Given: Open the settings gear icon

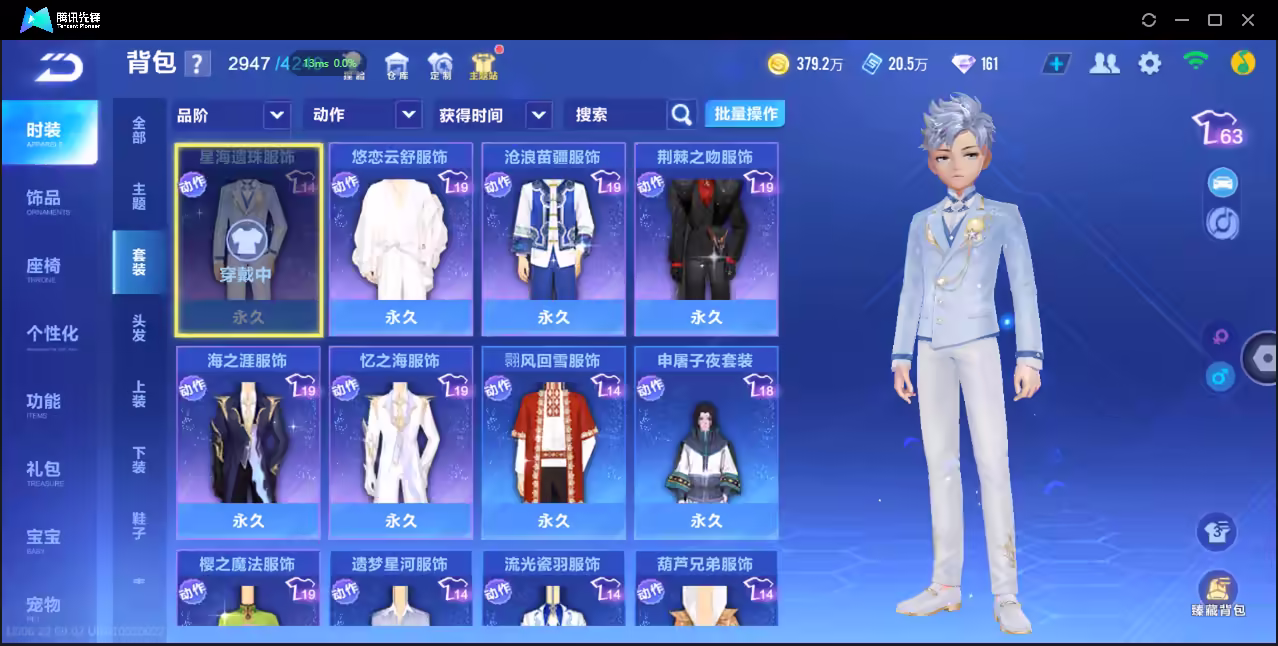Looking at the screenshot, I should click(1150, 64).
